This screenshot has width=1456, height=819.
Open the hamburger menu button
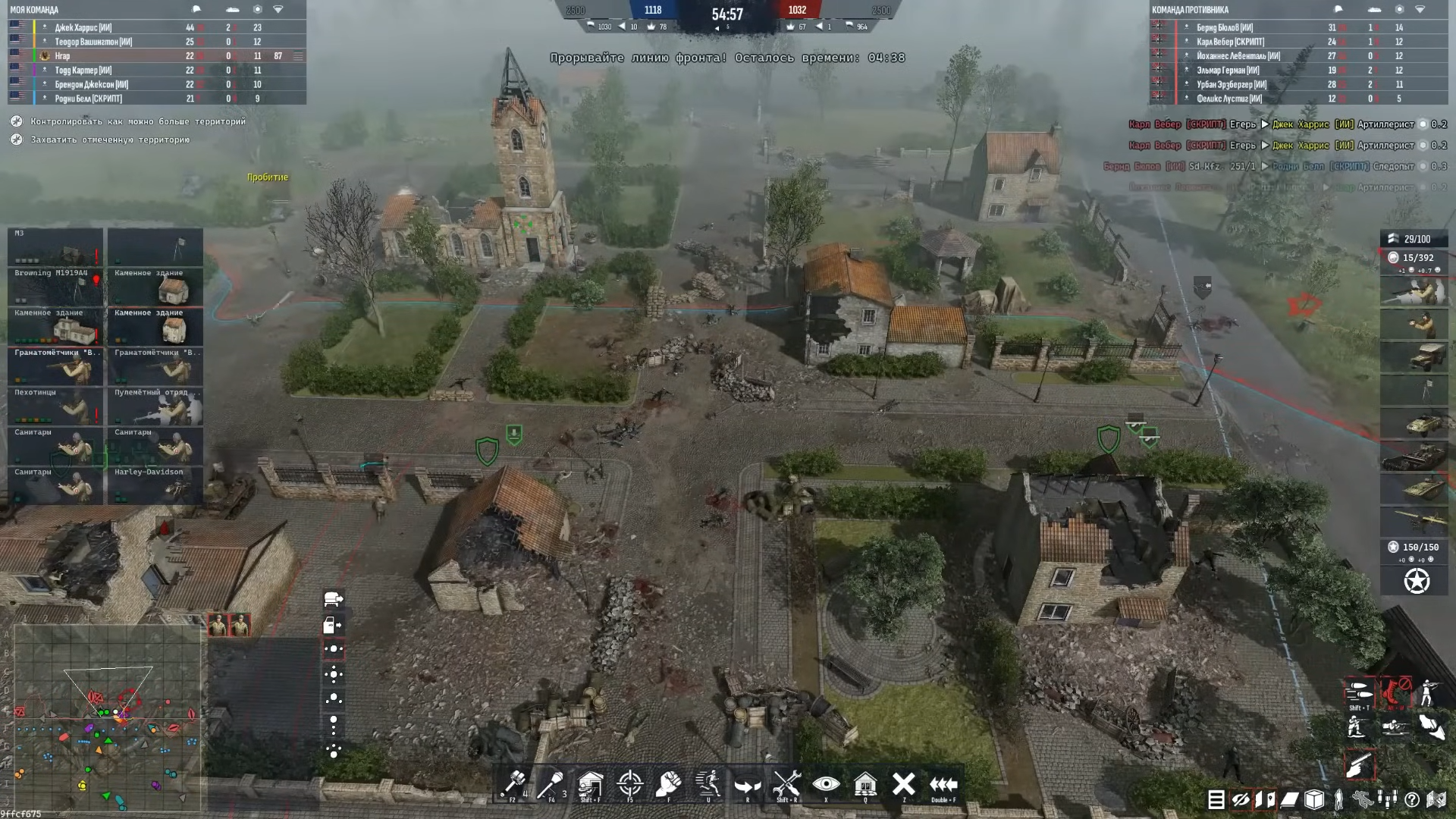click(x=1216, y=799)
